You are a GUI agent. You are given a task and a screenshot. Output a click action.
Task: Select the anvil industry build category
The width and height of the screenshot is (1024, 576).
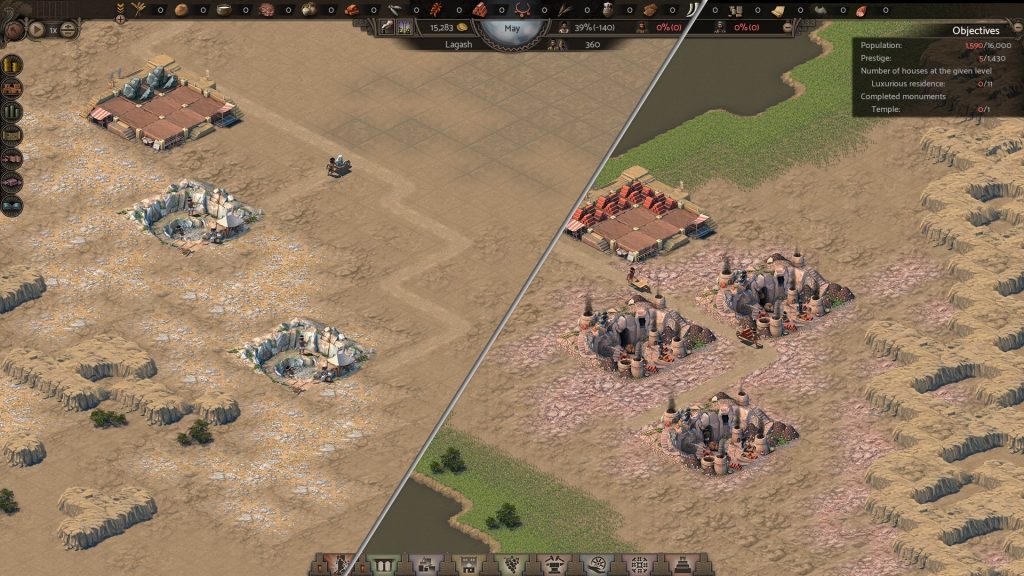555,565
